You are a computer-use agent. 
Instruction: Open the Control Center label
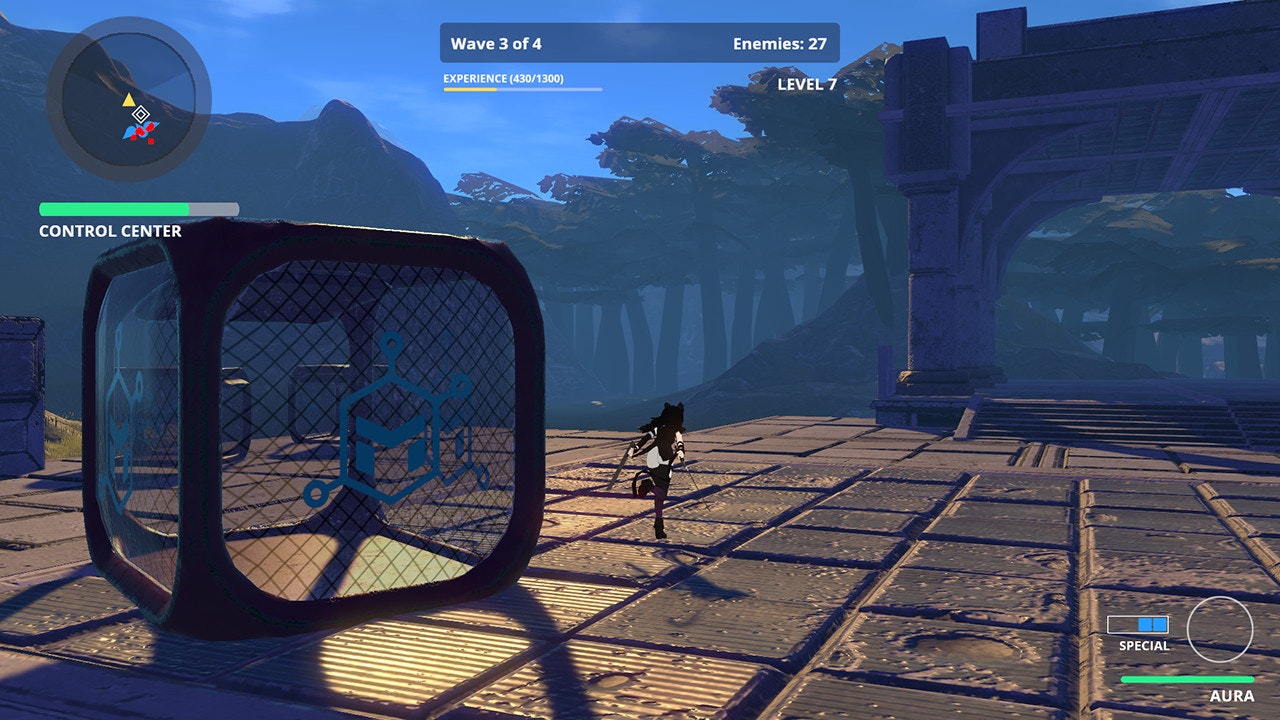point(109,231)
